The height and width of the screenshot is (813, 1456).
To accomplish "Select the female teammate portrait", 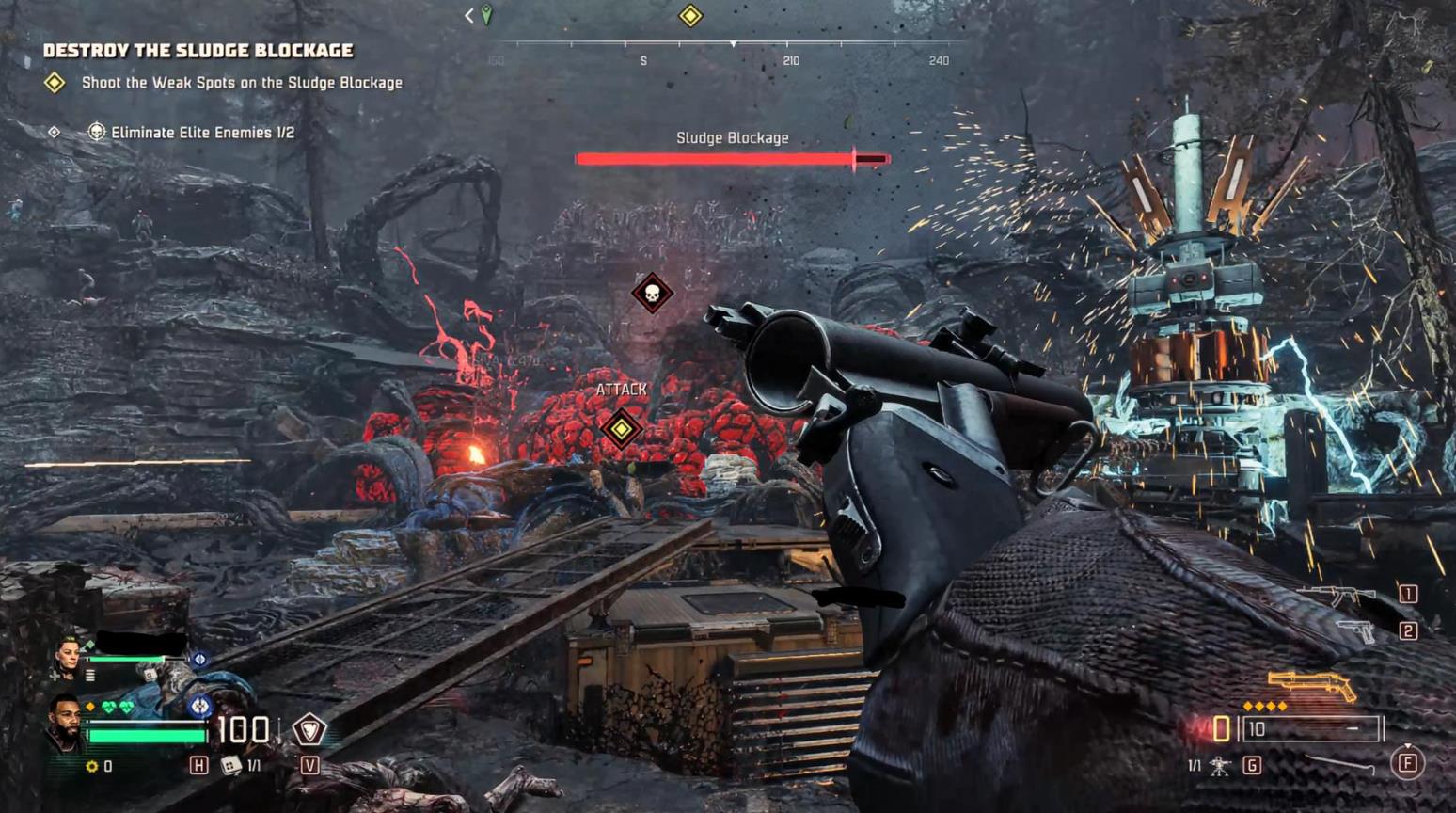I will click(68, 654).
